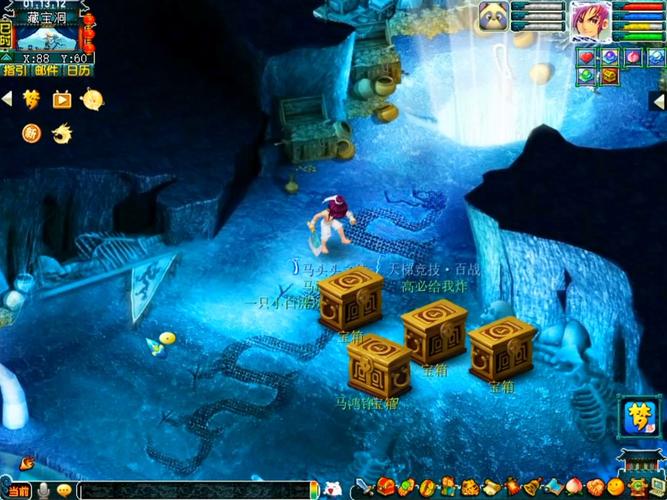This screenshot has height=500, width=667.
Task: Click the golden treasure chest status icon
Action: click(x=608, y=75)
